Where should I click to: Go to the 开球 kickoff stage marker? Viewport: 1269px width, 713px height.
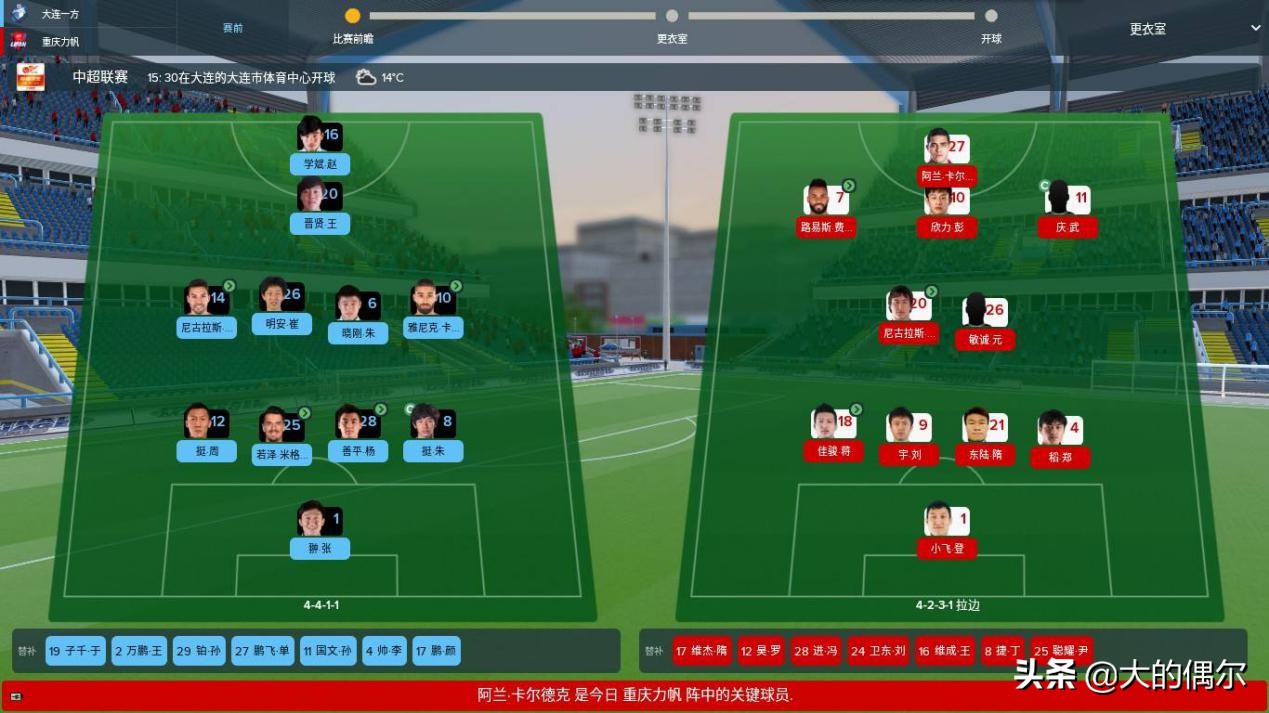pos(990,17)
